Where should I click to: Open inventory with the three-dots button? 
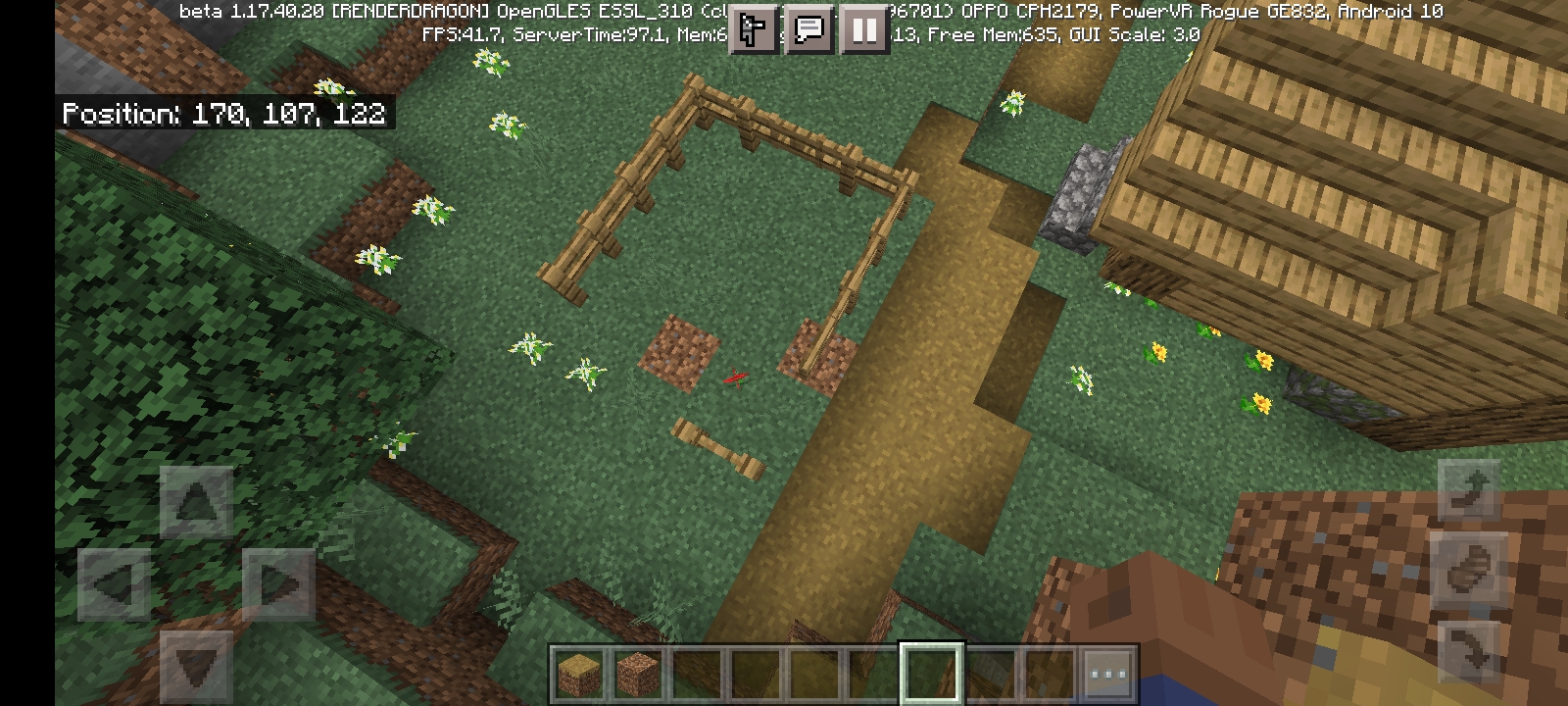1108,674
